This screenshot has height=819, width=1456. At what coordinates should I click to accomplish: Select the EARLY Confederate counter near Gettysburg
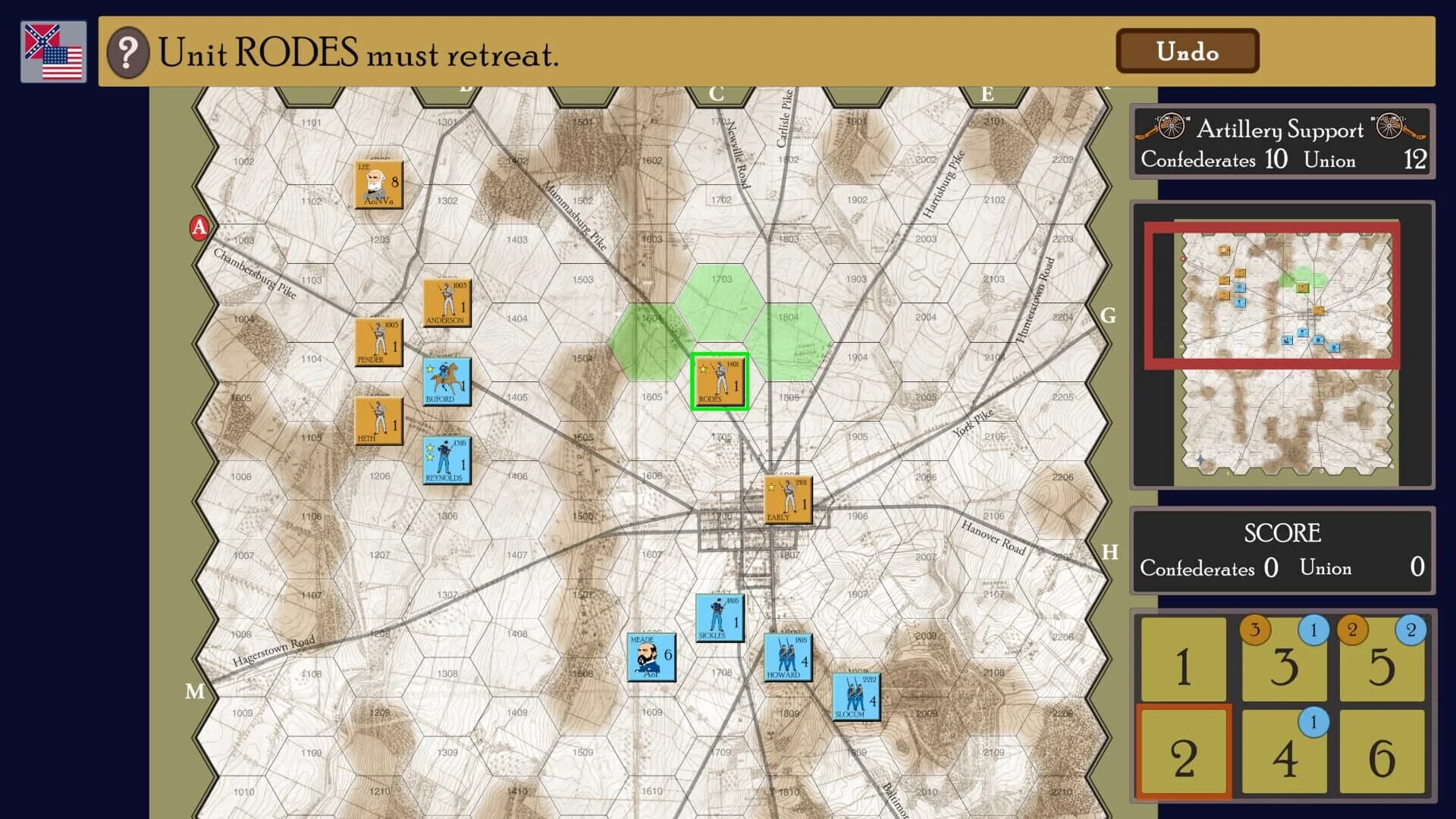point(787,500)
